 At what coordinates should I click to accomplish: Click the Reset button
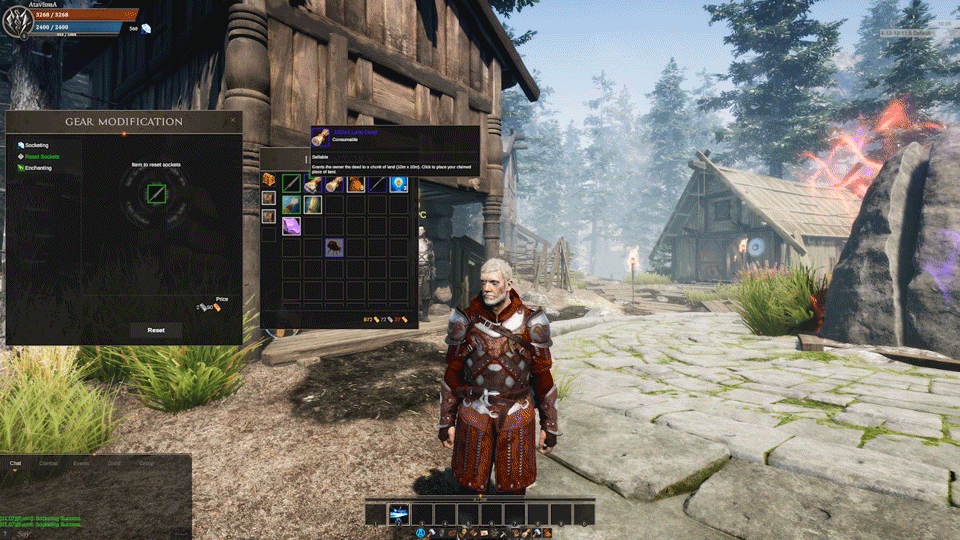[x=156, y=330]
